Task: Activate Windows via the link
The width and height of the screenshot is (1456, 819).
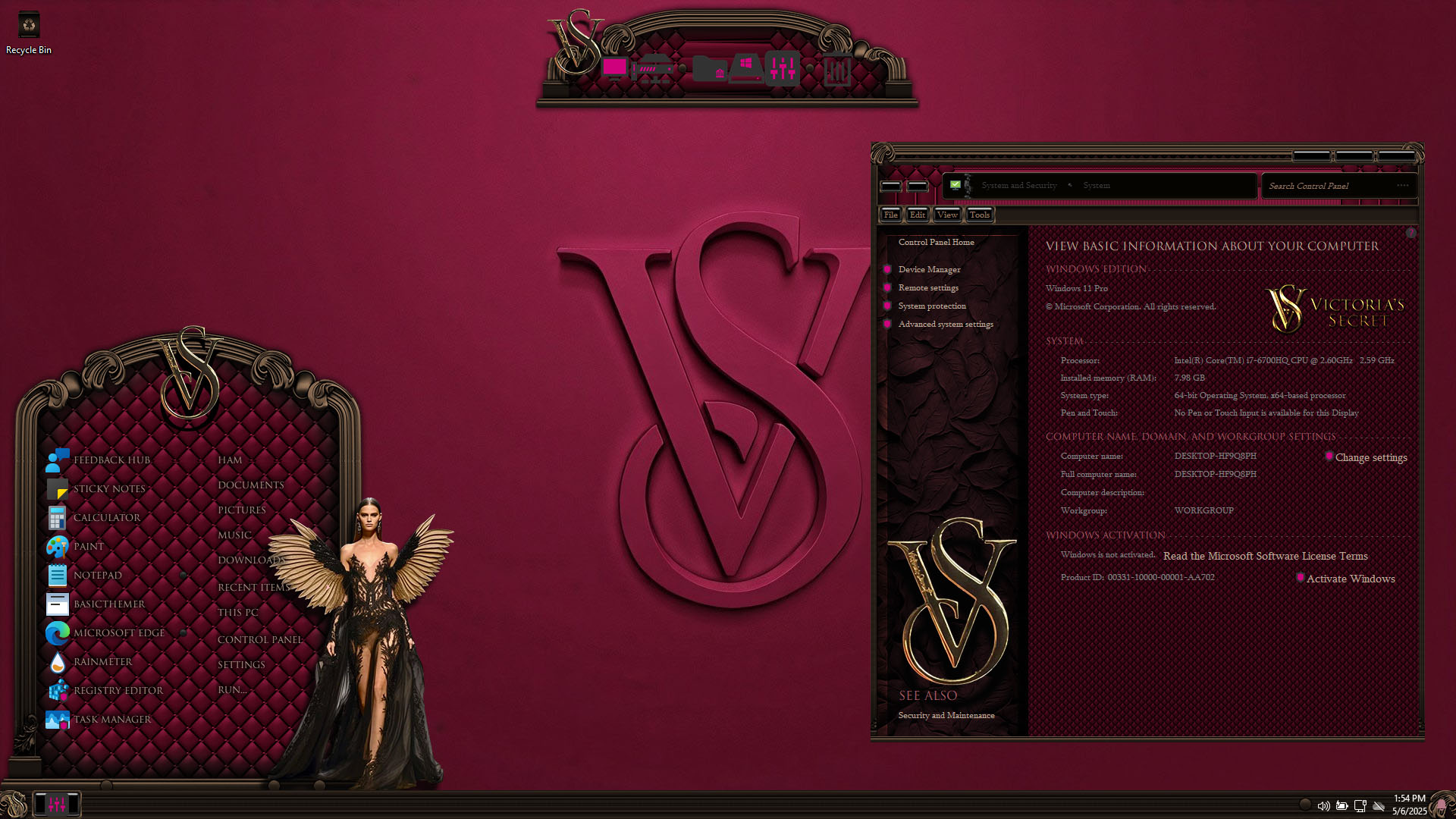Action: point(1350,579)
